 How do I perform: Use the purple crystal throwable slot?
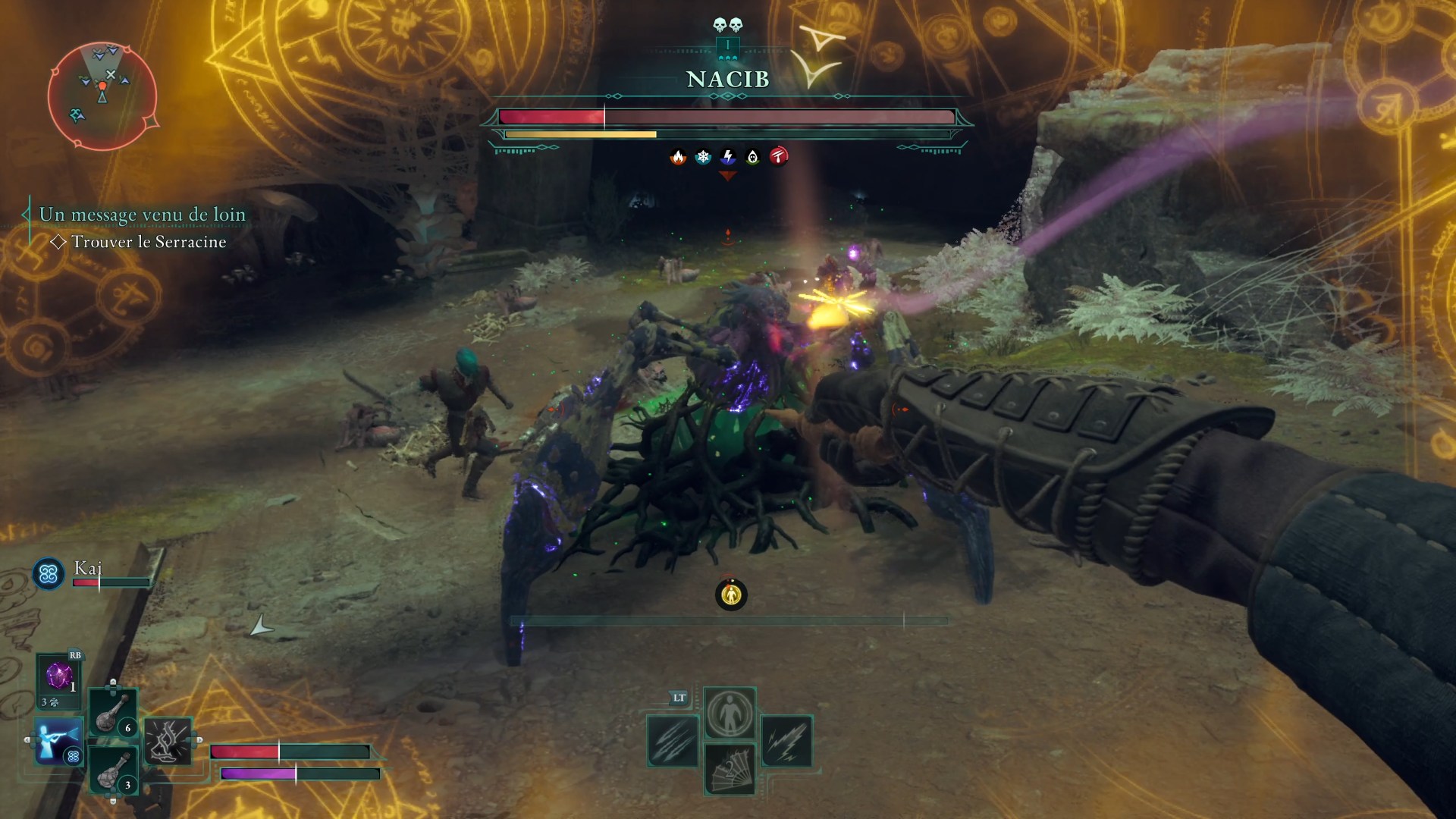pos(59,676)
